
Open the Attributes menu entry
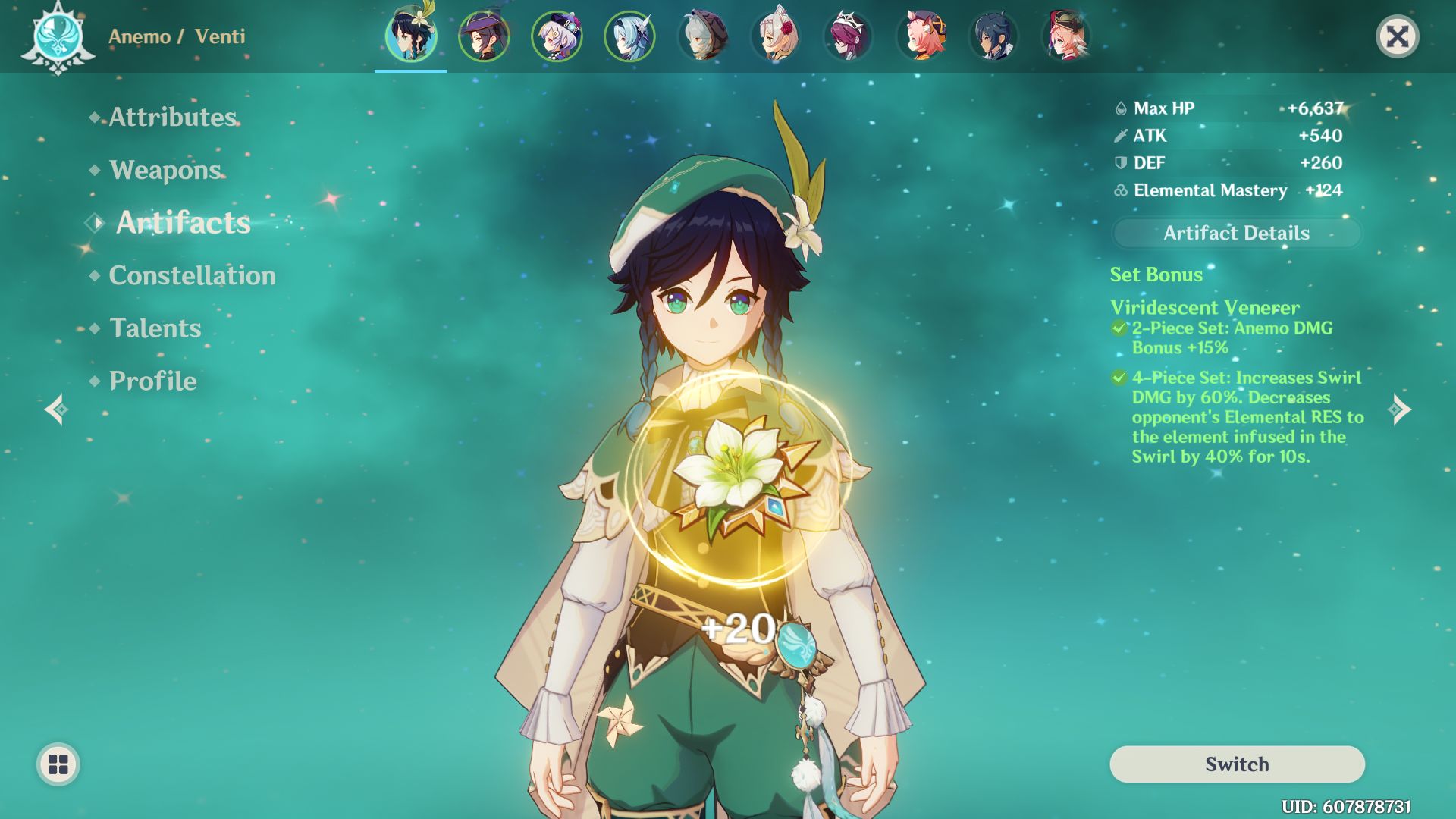click(173, 117)
